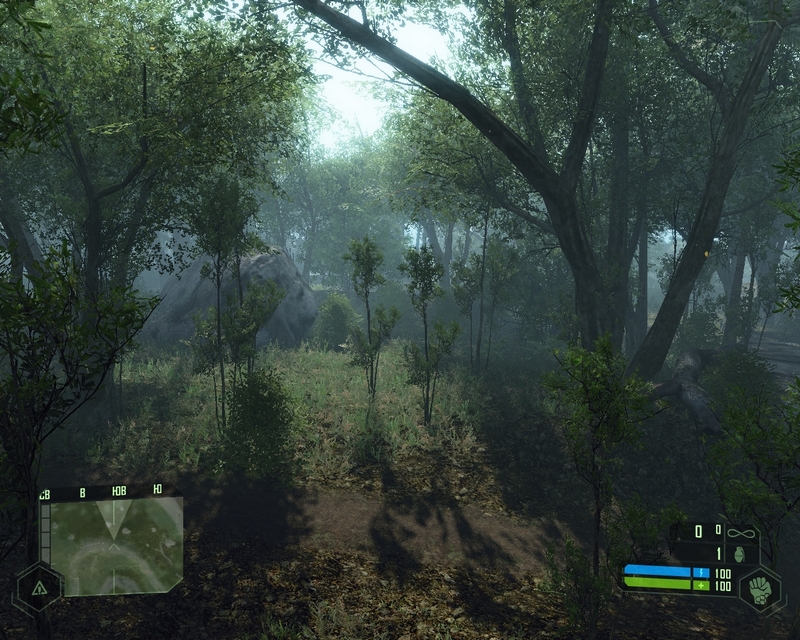
Task: Click the grenade icon
Action: click(x=741, y=552)
